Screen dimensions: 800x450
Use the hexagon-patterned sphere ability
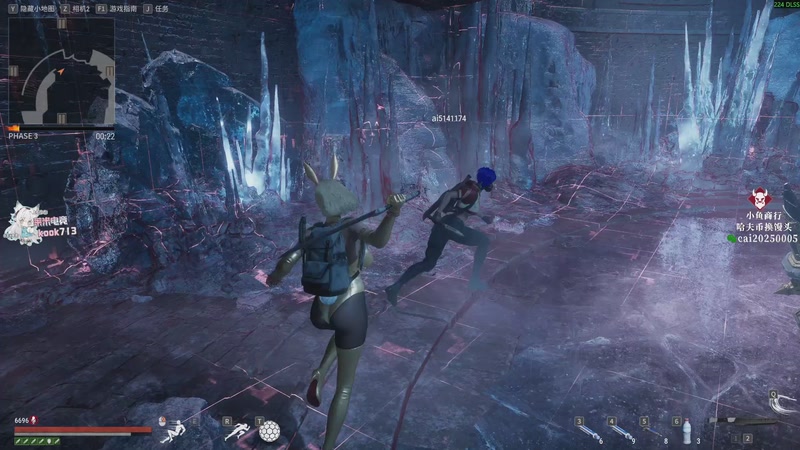(x=268, y=432)
